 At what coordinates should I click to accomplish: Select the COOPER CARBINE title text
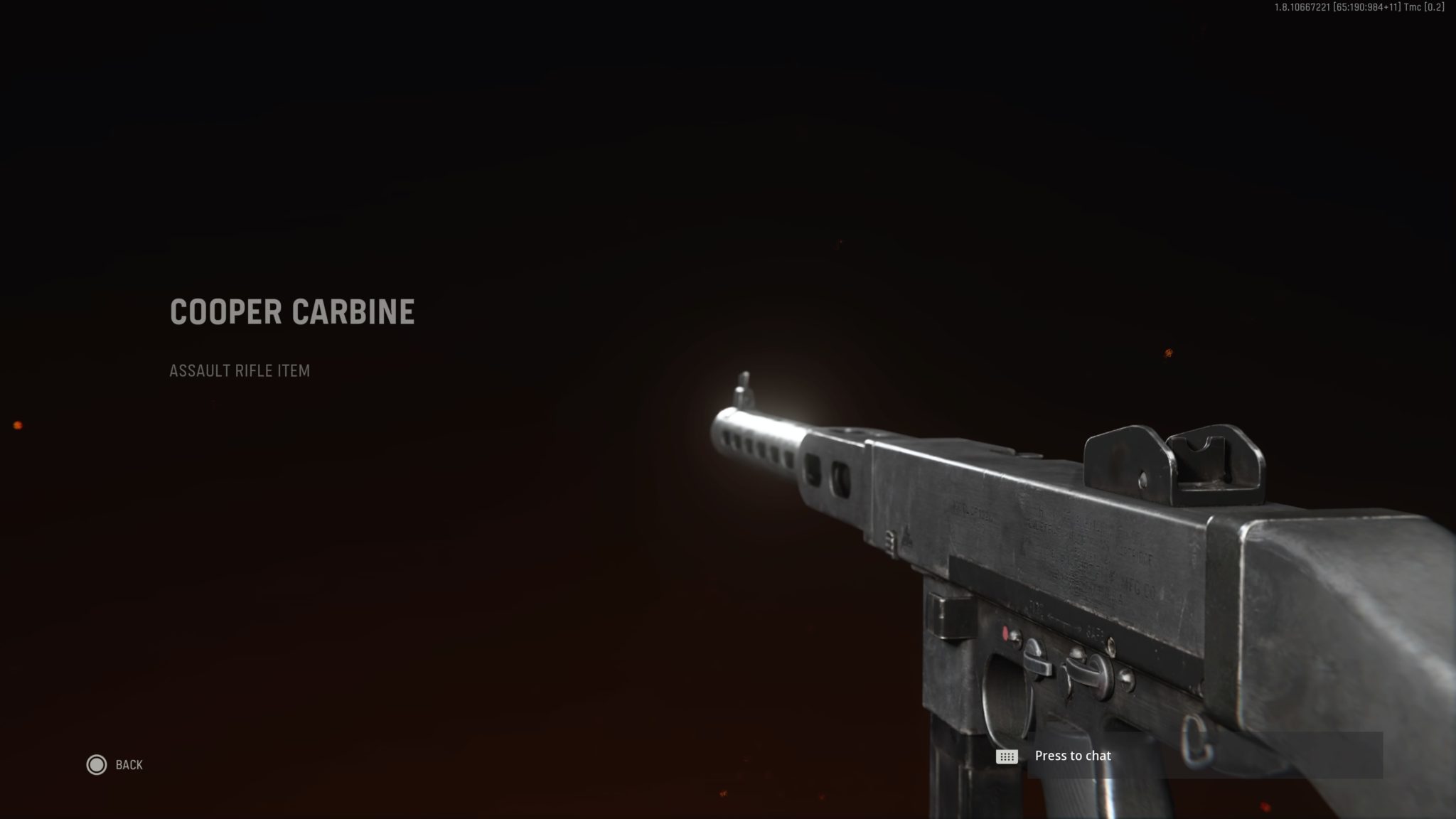(292, 311)
